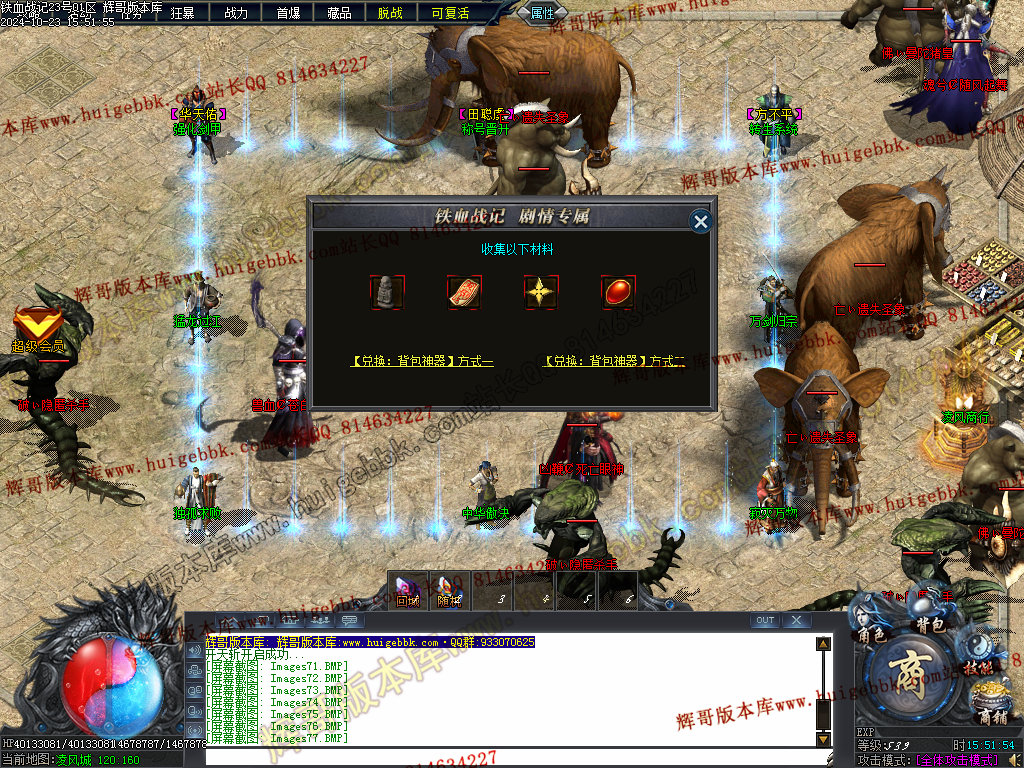
Task: Click the 超级会员 VIP icon
Action: click(37, 330)
